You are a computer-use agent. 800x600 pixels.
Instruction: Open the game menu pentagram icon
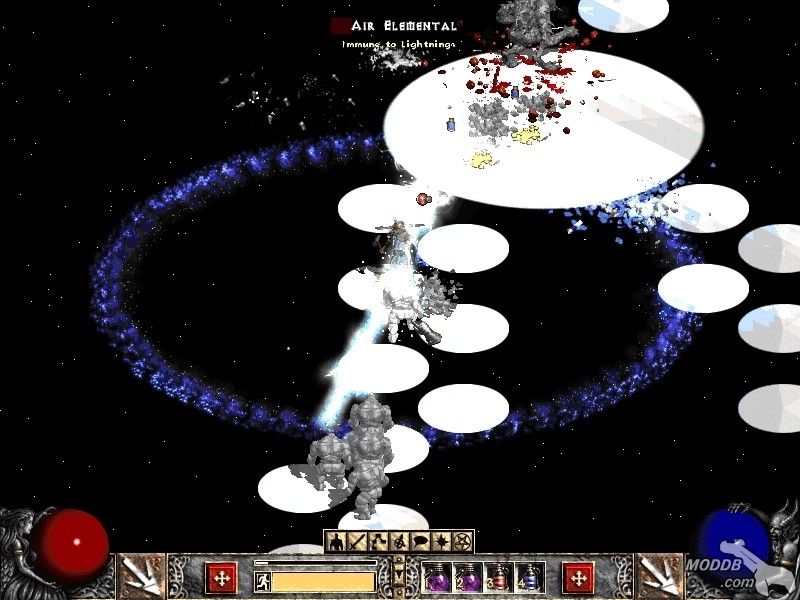(x=462, y=542)
